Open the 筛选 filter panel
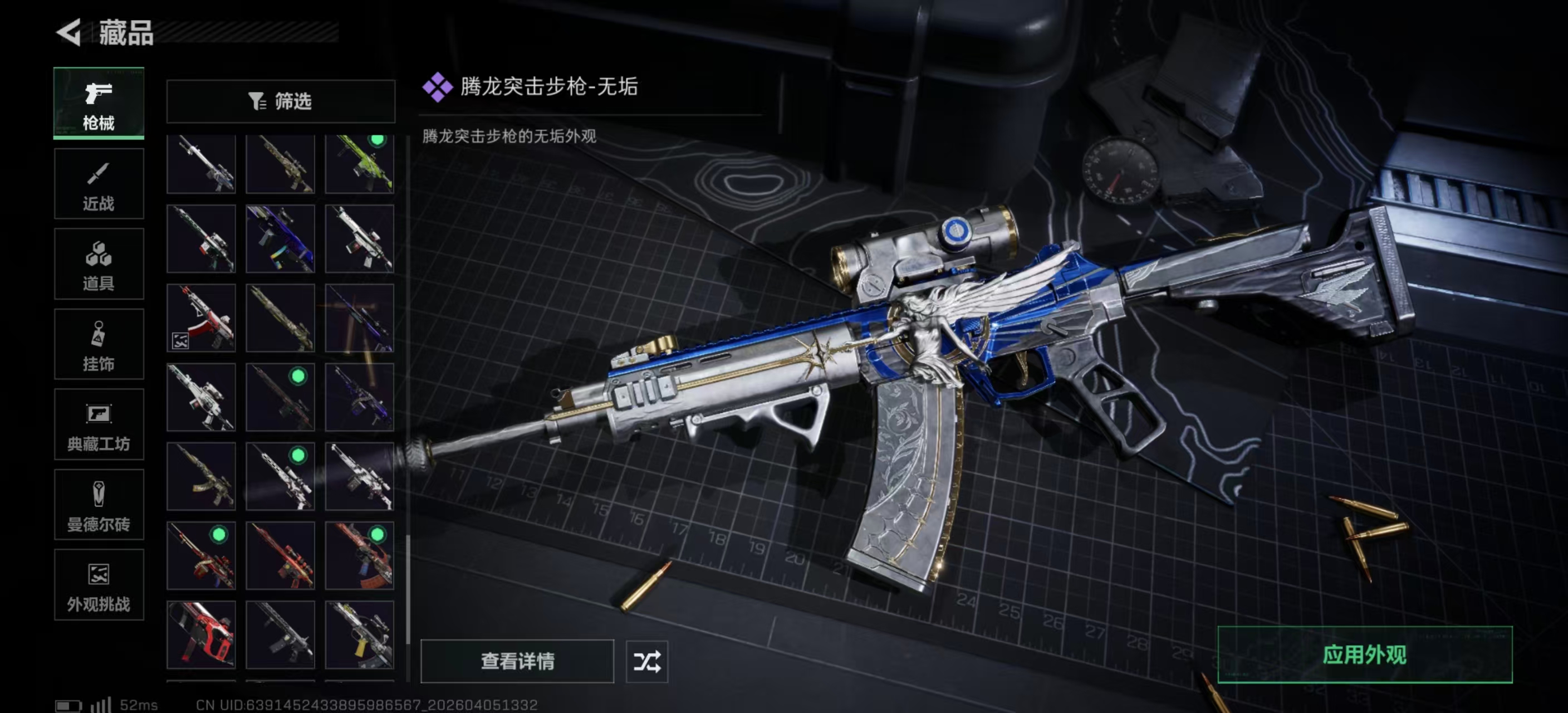 coord(280,102)
